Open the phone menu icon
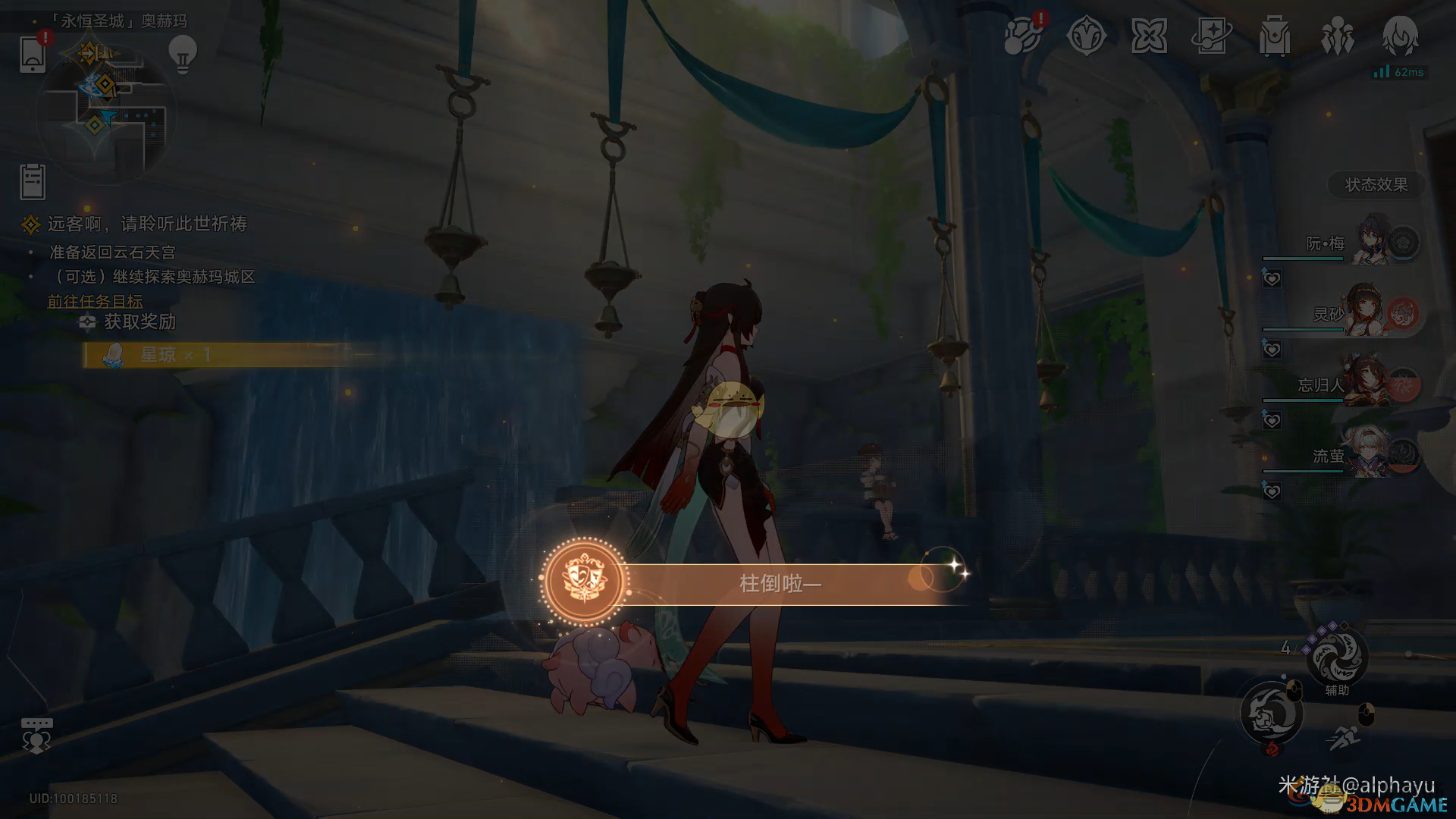Screen dimensions: 1456x819 click(33, 54)
